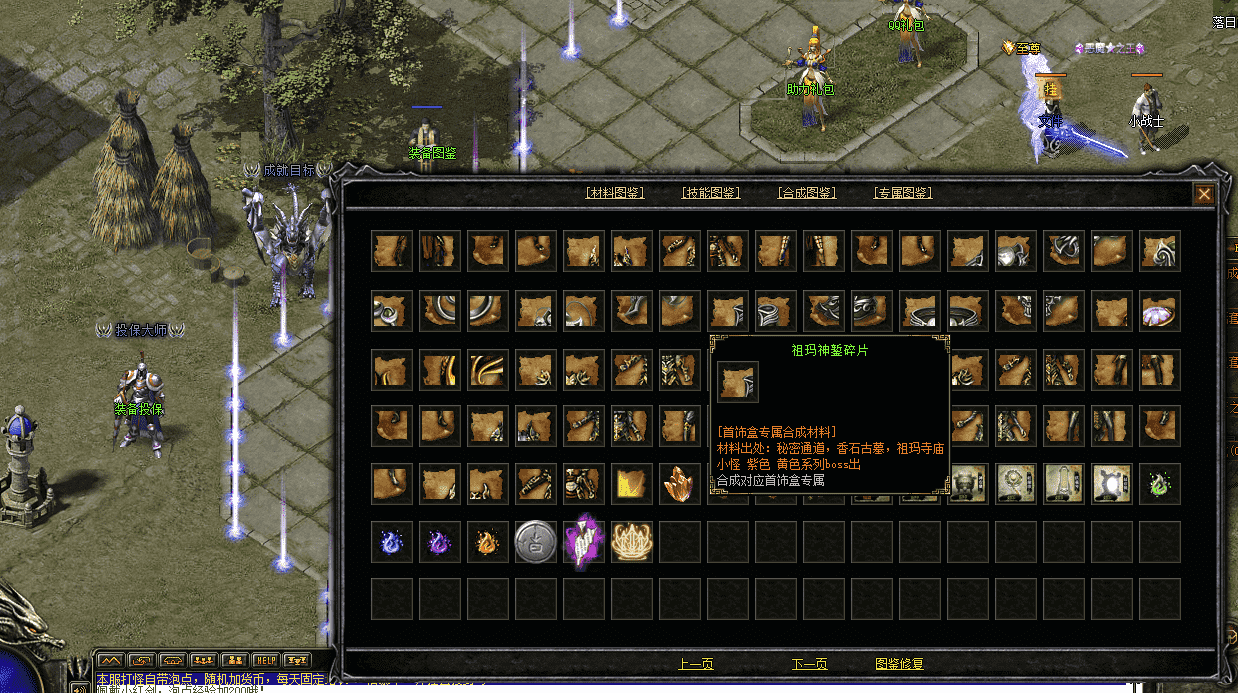Select the orange crystal cluster item

tap(679, 484)
